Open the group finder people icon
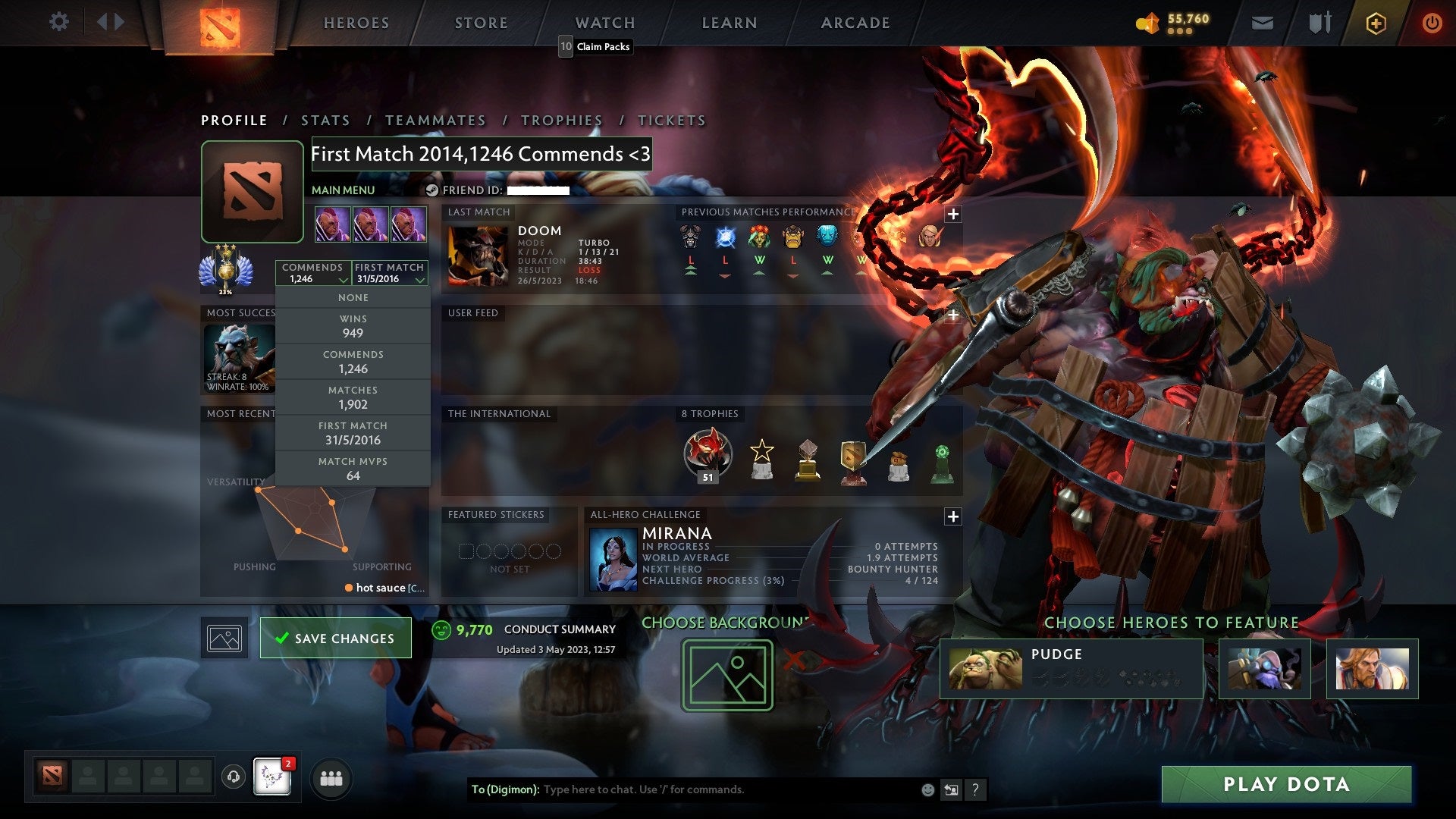 (x=331, y=777)
